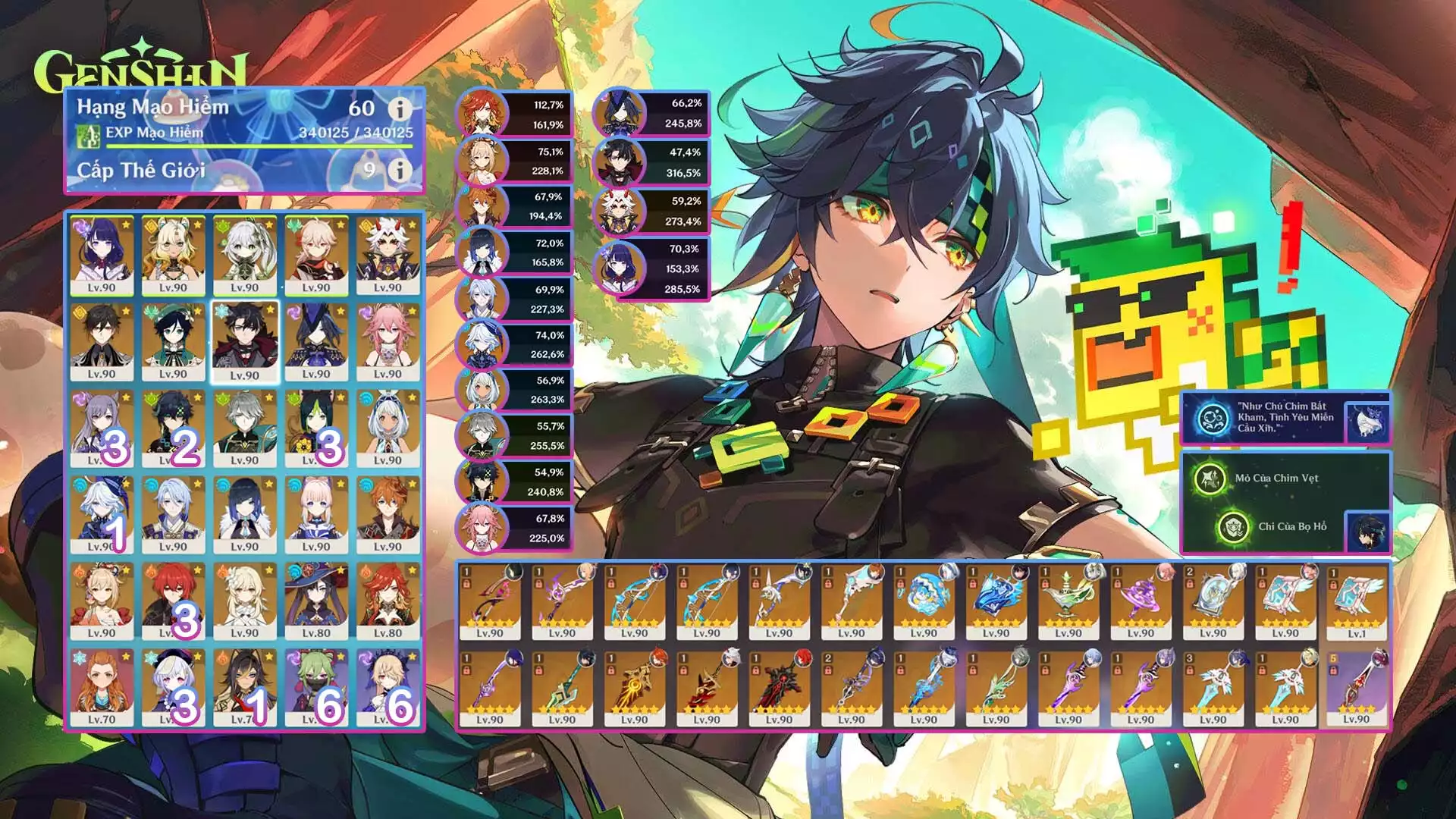
Task: Pick the Zhongli character card
Action: click(x=102, y=342)
